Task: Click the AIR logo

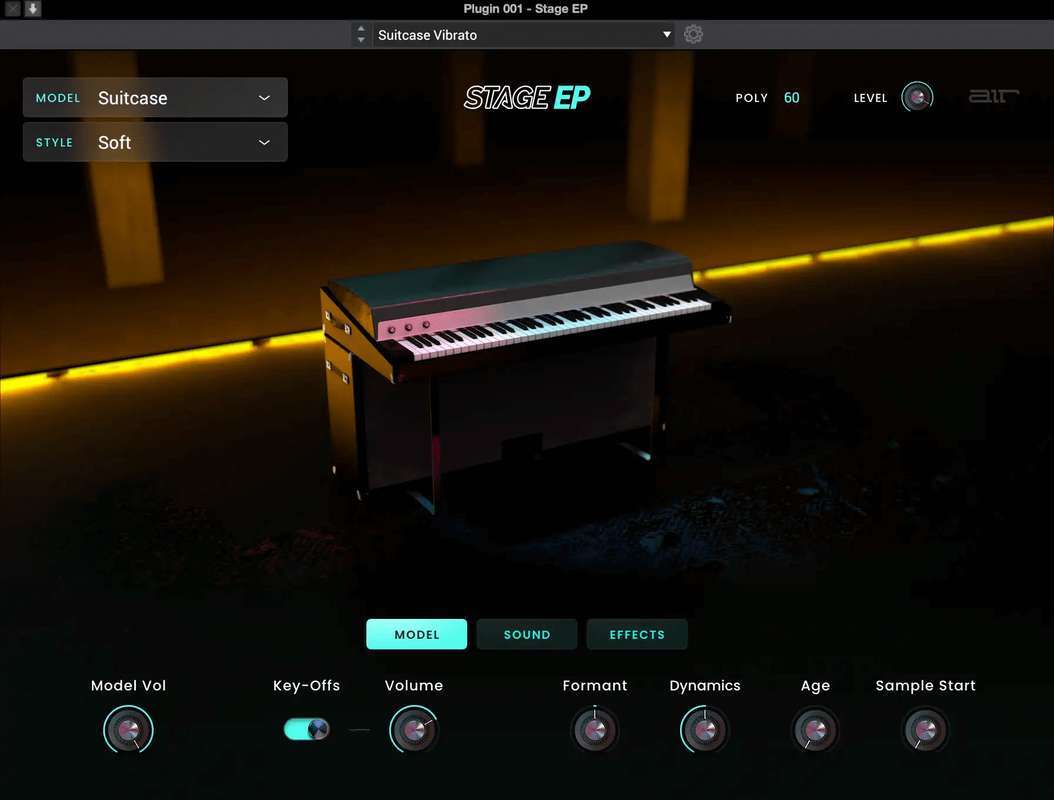Action: (x=993, y=97)
